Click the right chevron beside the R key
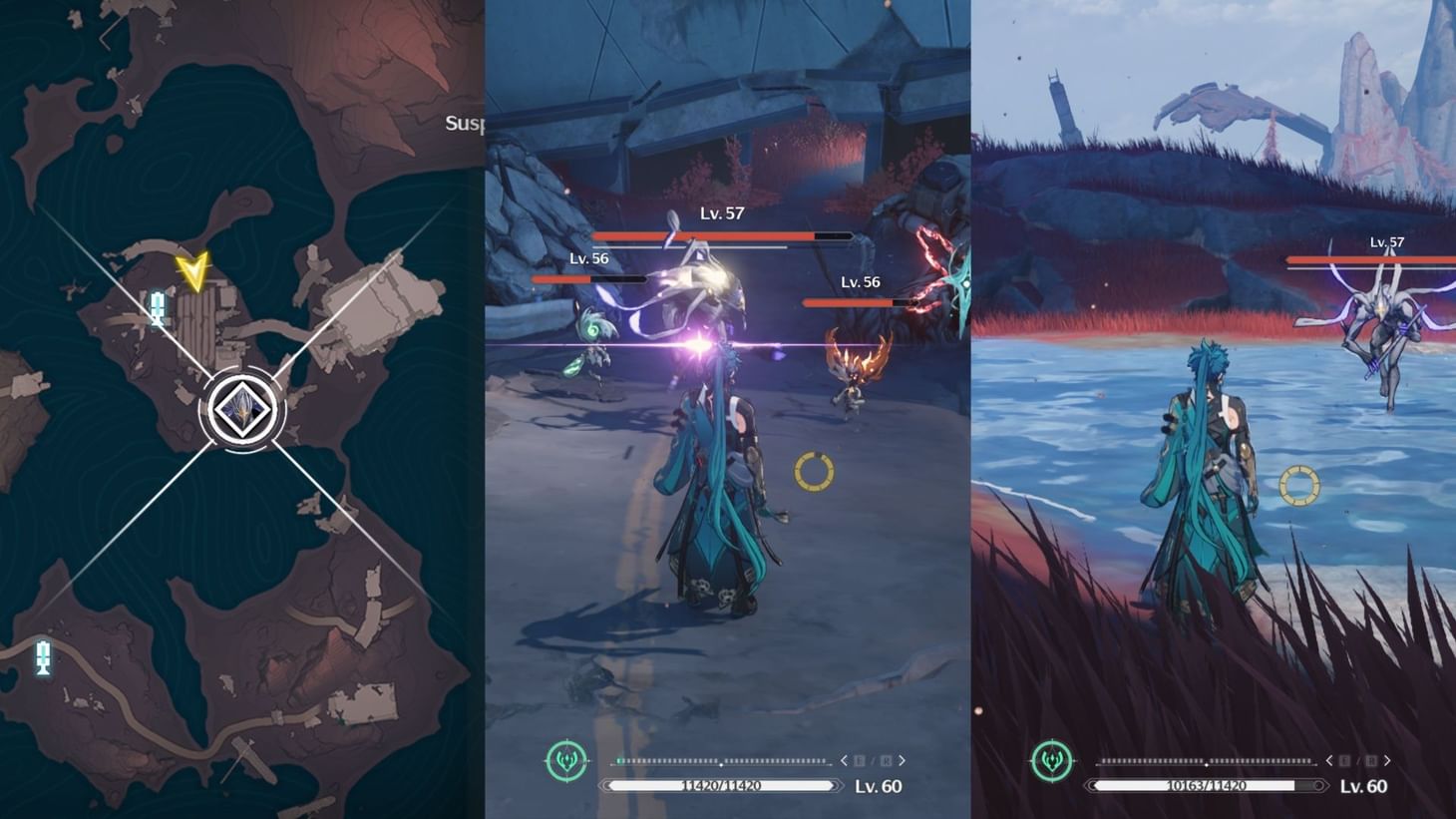The image size is (1456, 819). 901,759
